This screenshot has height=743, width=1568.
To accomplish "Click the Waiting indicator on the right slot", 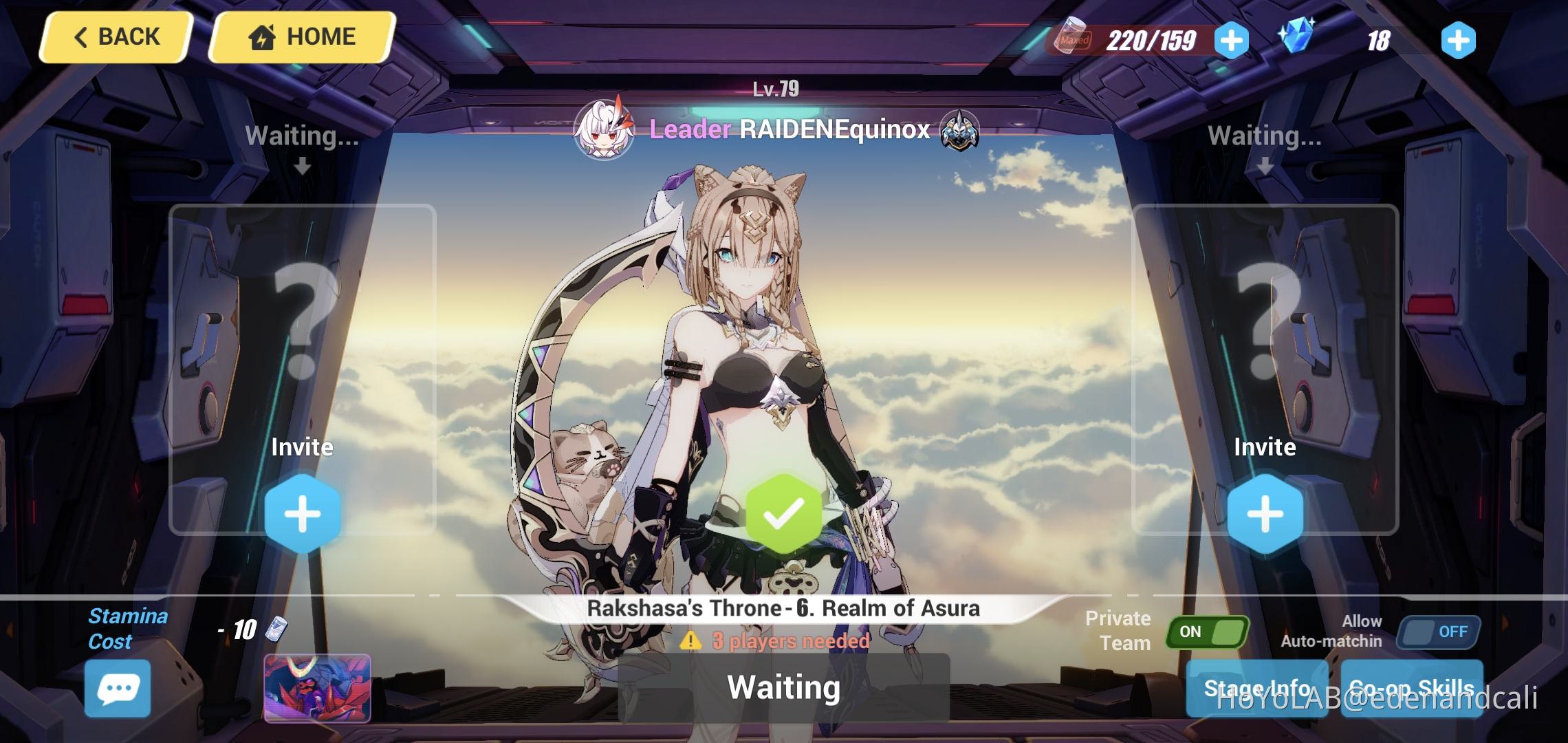I will pos(1264,136).
